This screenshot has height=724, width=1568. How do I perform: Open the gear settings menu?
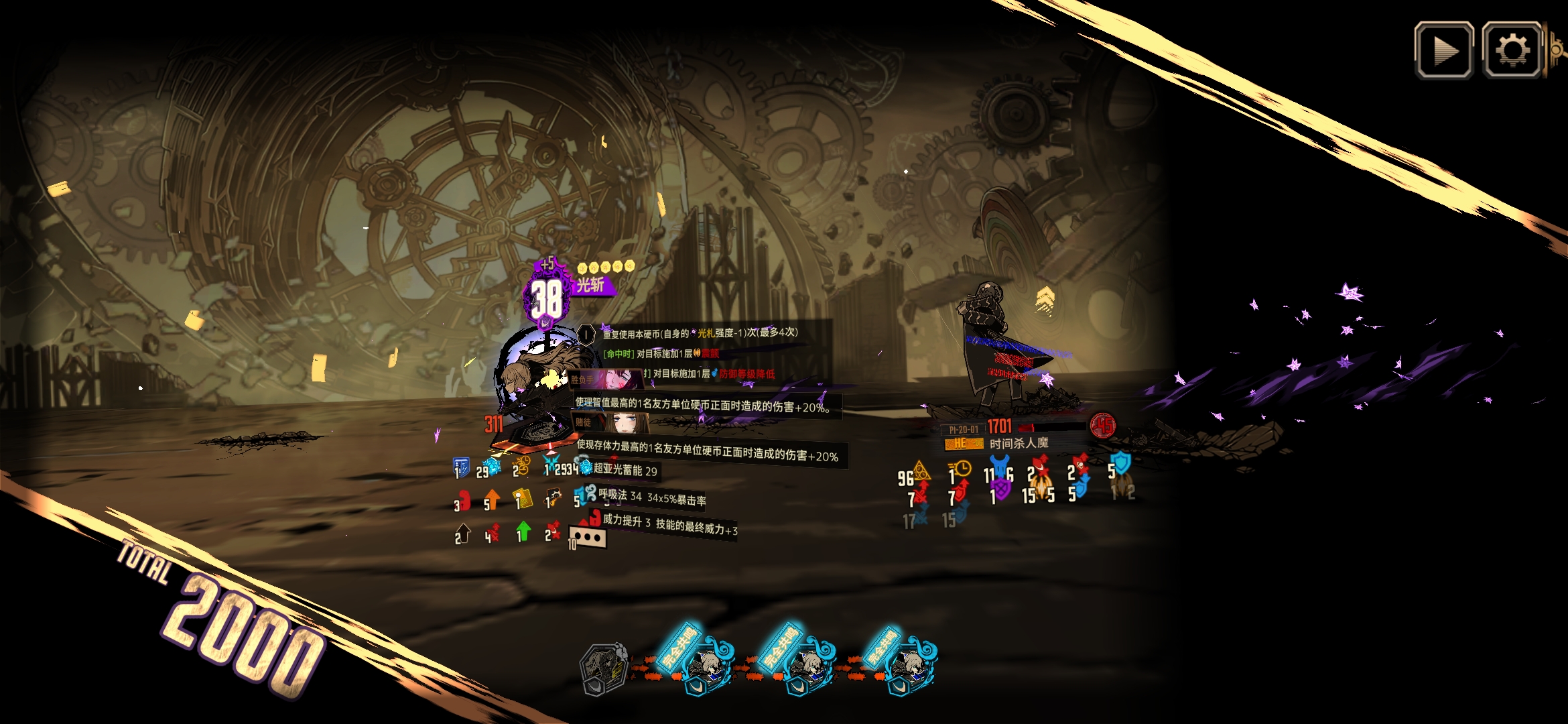(x=1511, y=50)
